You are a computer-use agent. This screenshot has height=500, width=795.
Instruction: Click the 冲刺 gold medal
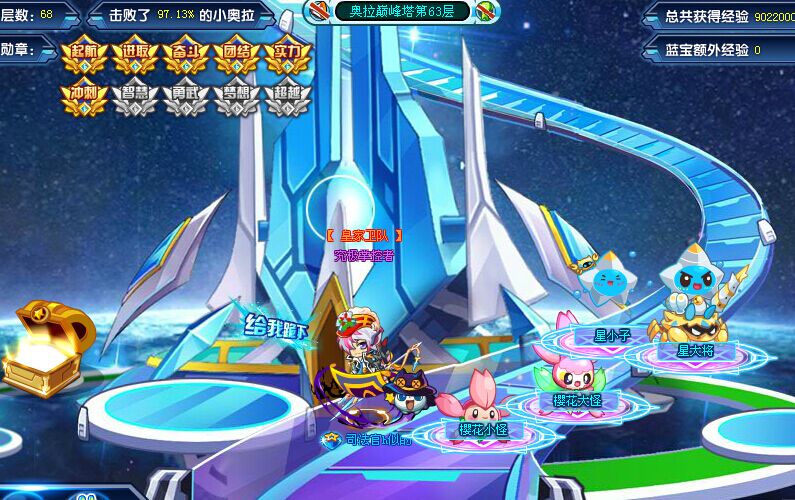click(x=84, y=97)
